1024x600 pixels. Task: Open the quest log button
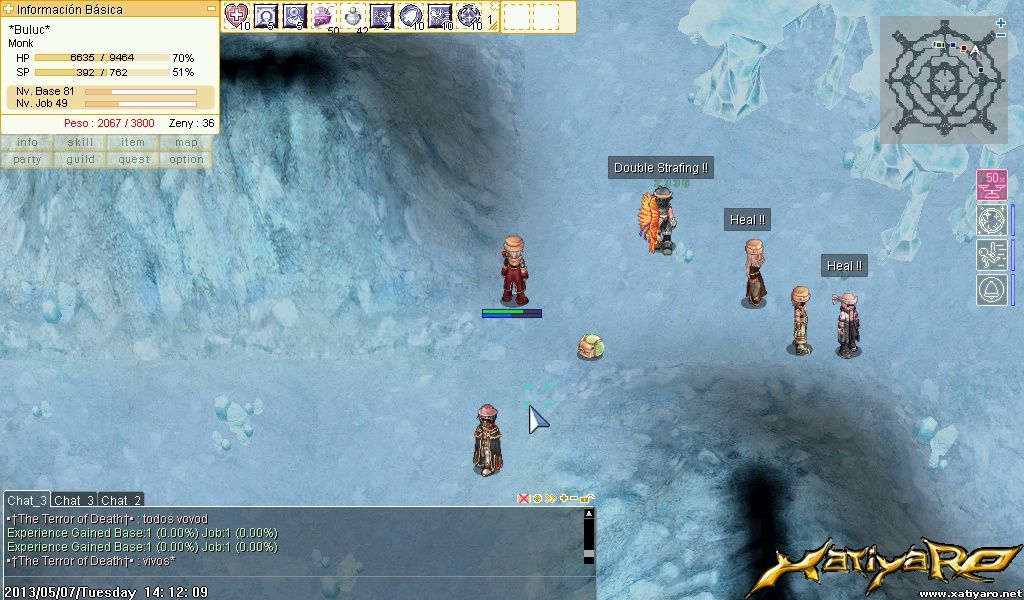coord(133,159)
